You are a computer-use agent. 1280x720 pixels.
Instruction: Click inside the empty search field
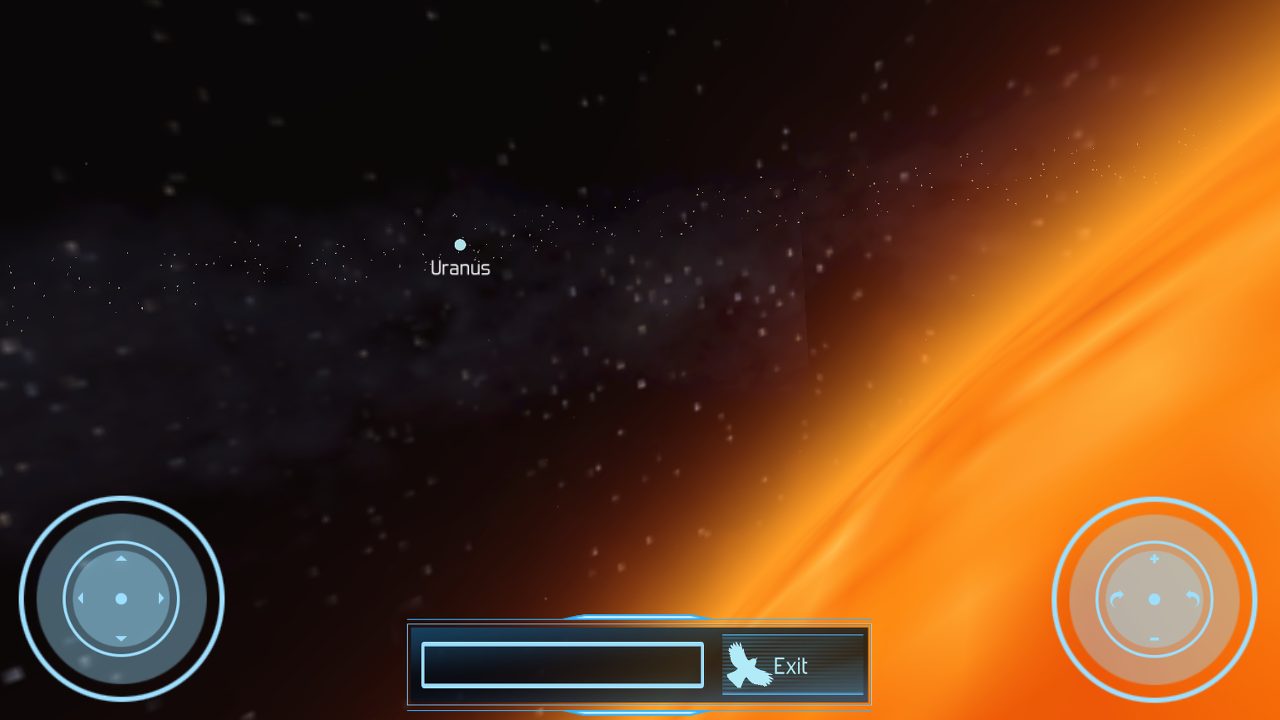(561, 664)
